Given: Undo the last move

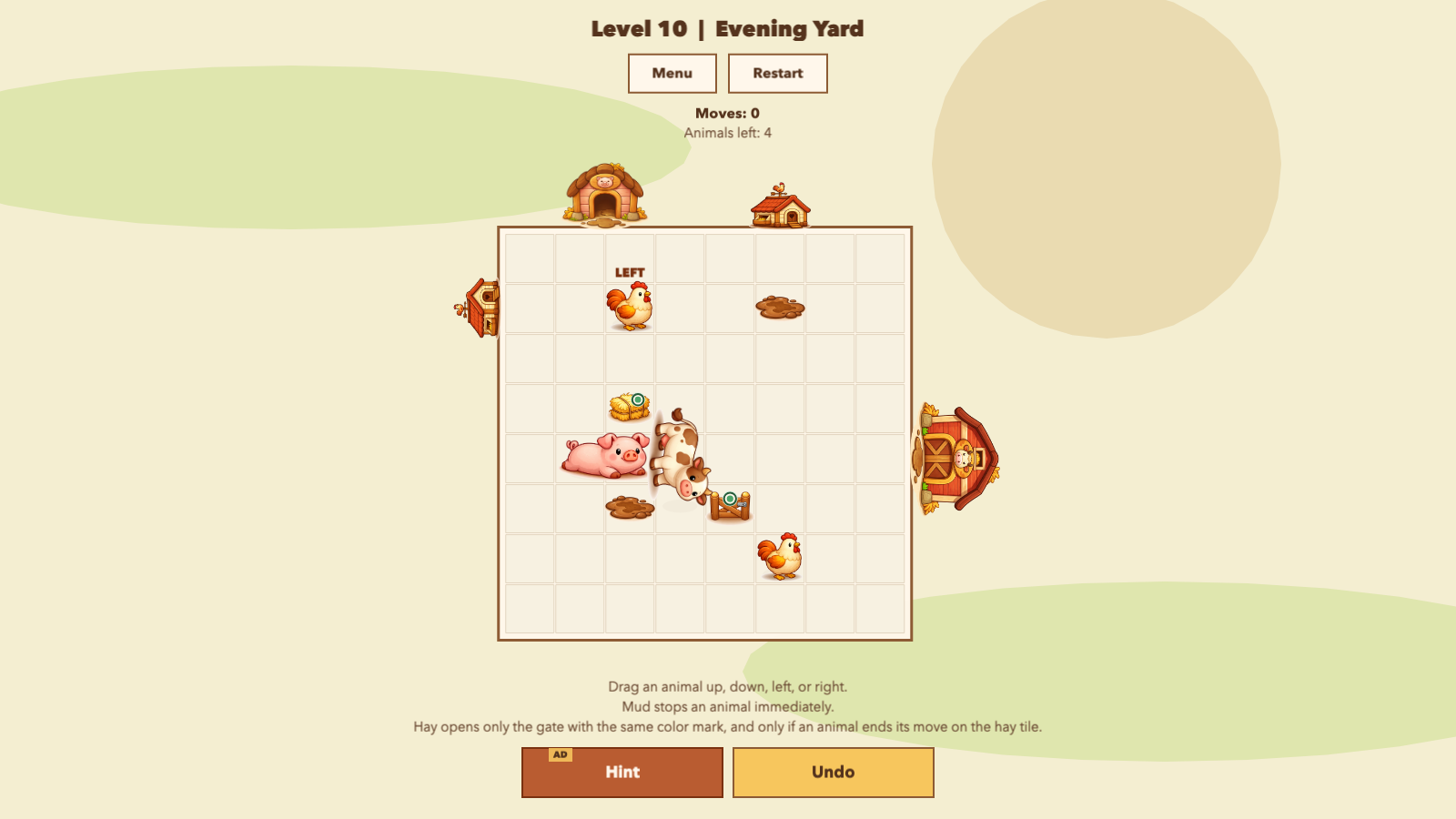Looking at the screenshot, I should click(x=833, y=772).
